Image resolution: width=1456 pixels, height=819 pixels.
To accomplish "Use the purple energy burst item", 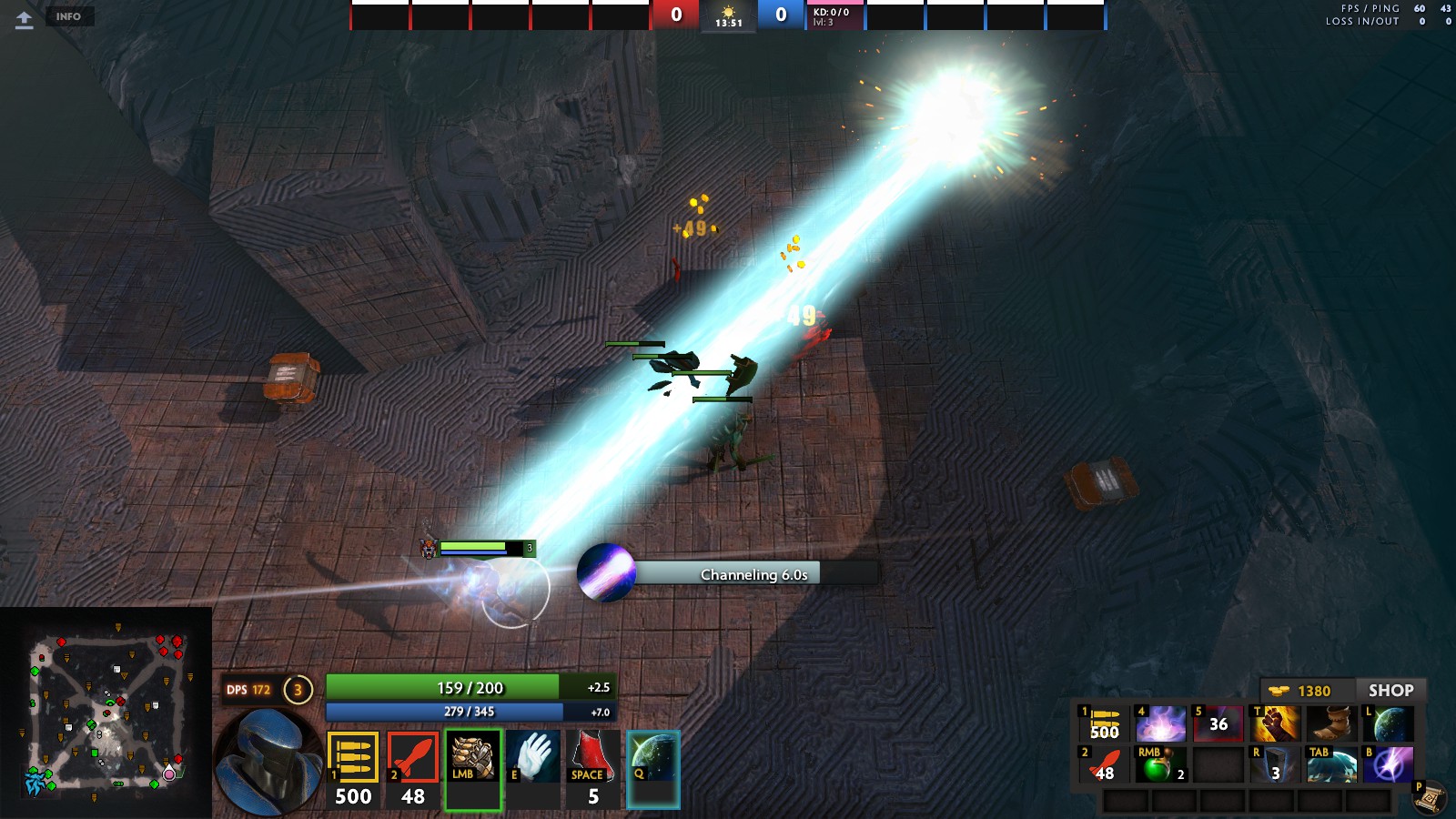I will tap(1160, 724).
